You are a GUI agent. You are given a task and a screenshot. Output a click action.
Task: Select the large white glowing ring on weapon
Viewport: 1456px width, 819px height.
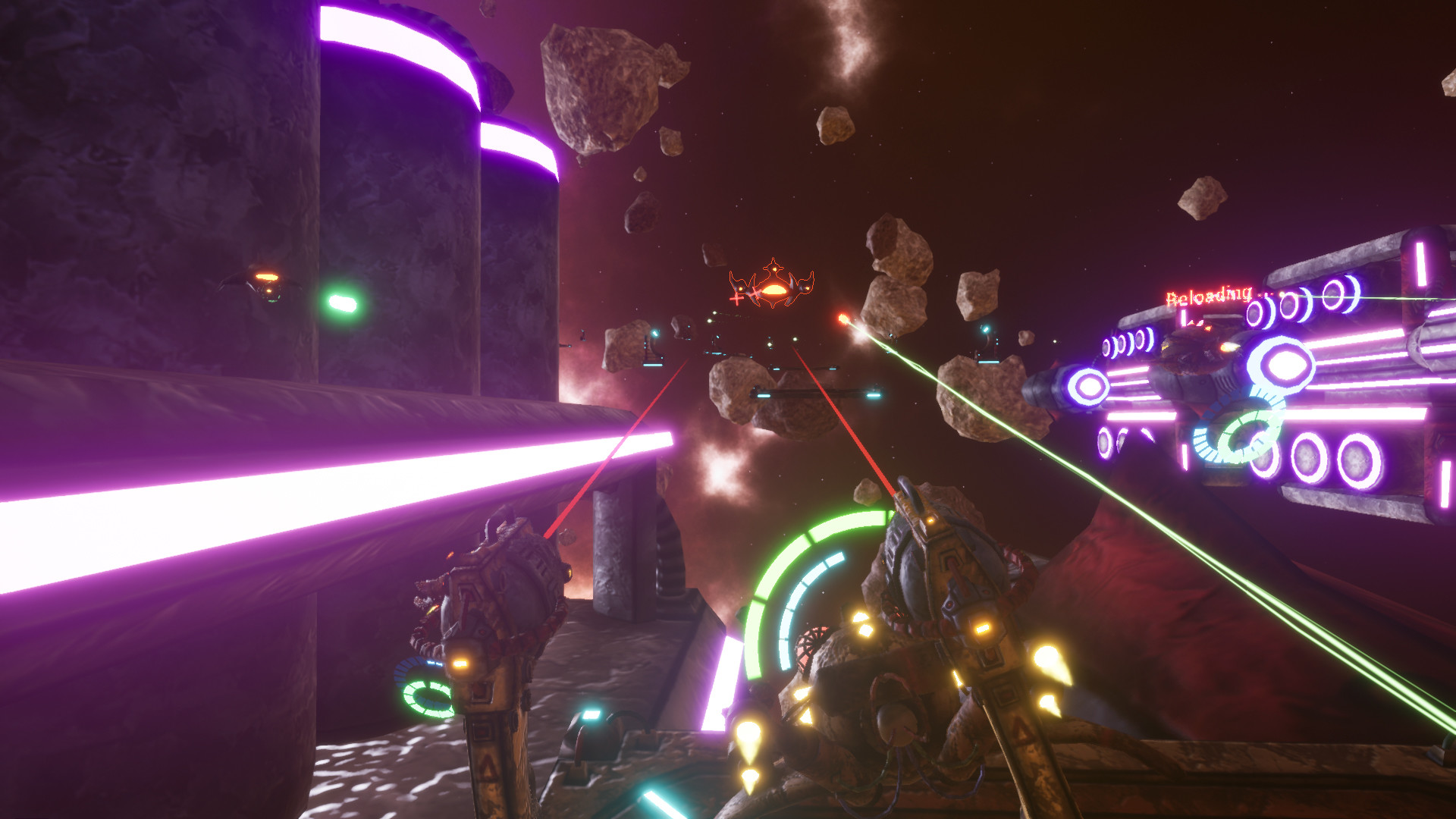pyautogui.click(x=1288, y=362)
